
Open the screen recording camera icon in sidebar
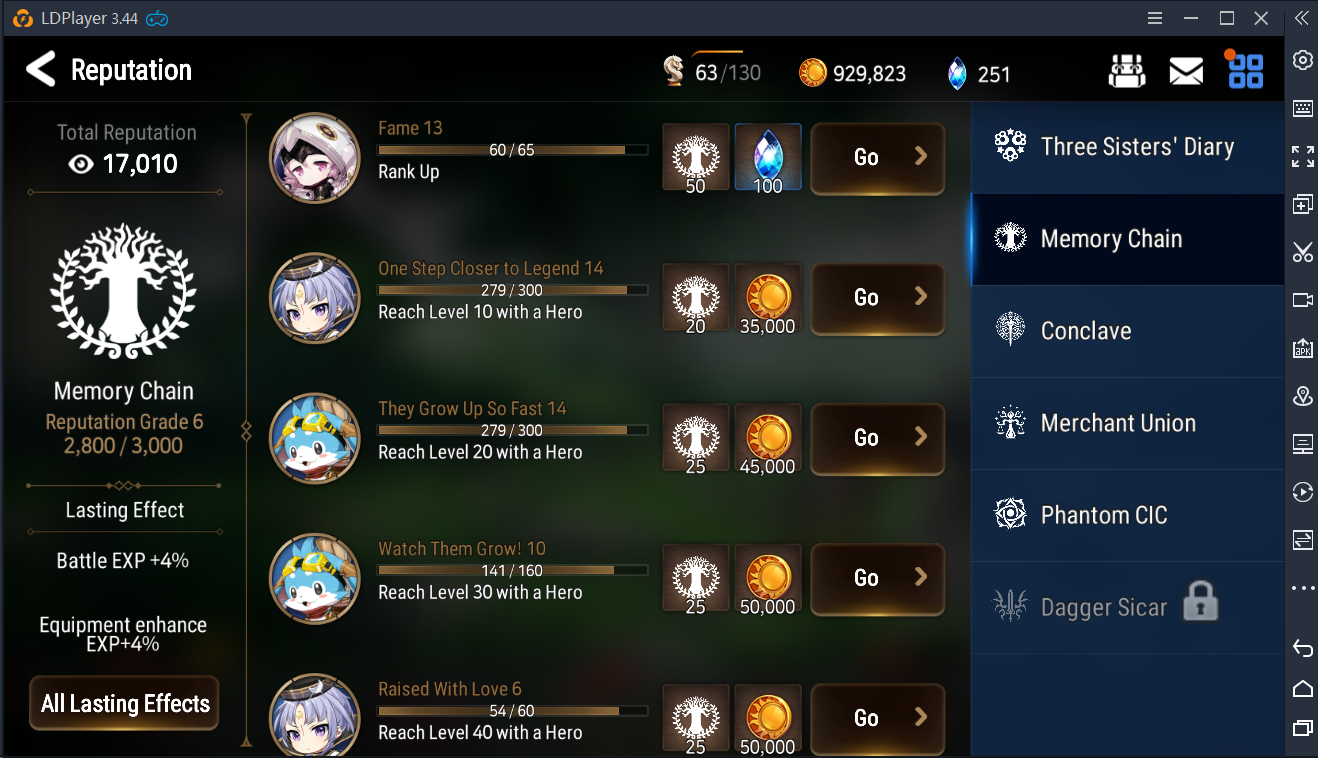point(1303,301)
